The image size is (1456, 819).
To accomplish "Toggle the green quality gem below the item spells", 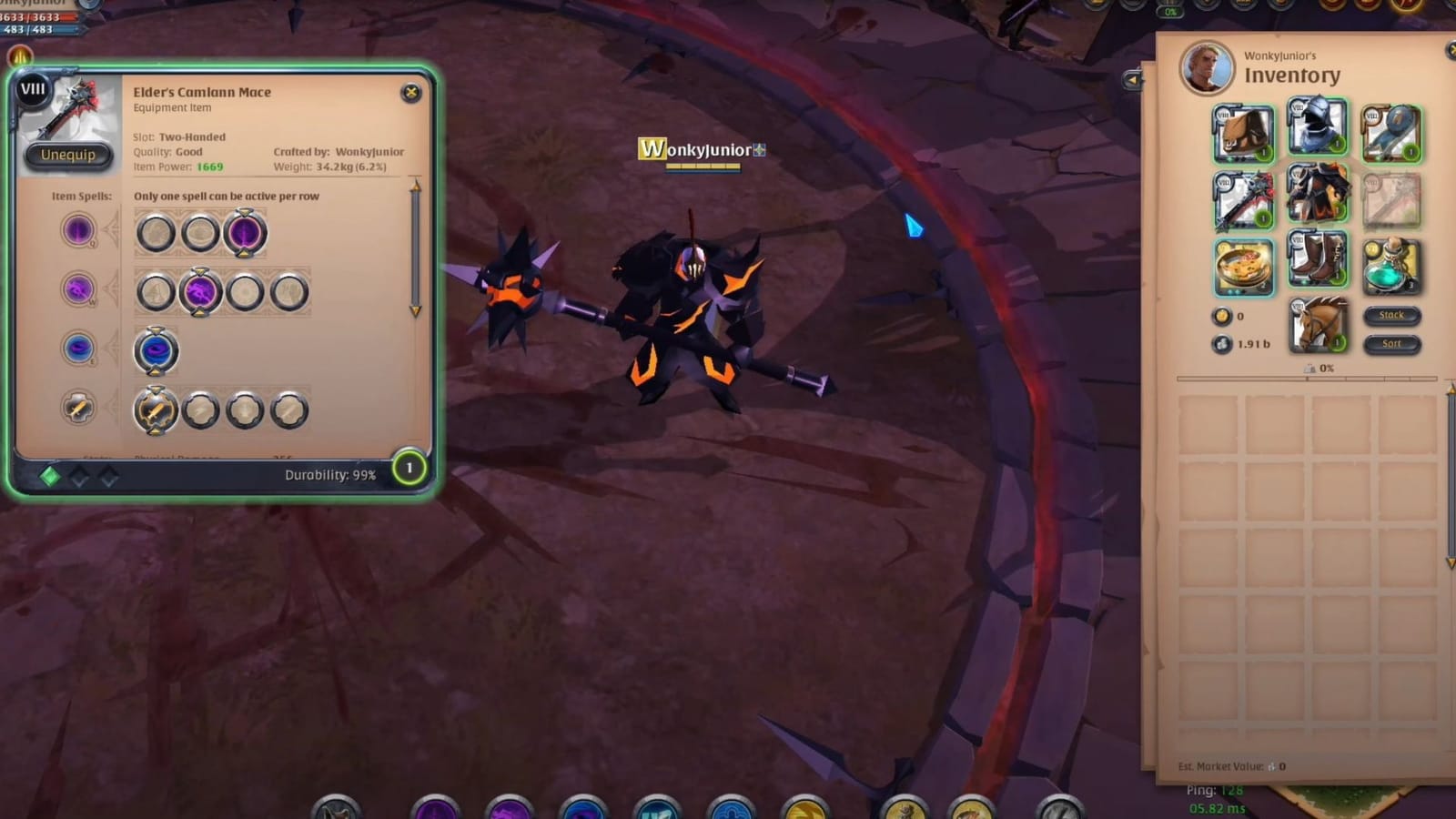I will point(51,473).
